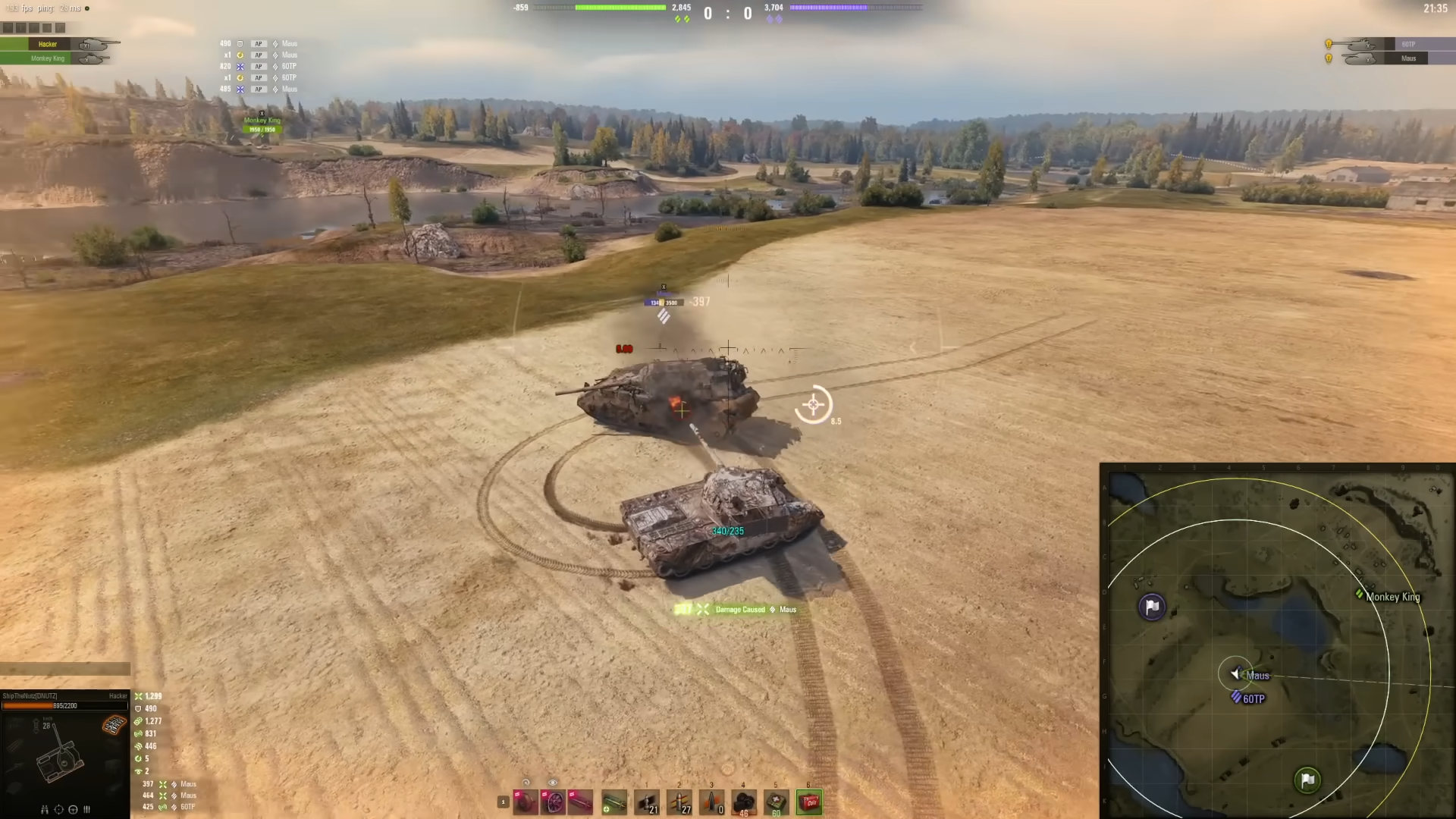Select the shell type in ammo slot 2
The height and width of the screenshot is (819, 1456).
[x=679, y=802]
